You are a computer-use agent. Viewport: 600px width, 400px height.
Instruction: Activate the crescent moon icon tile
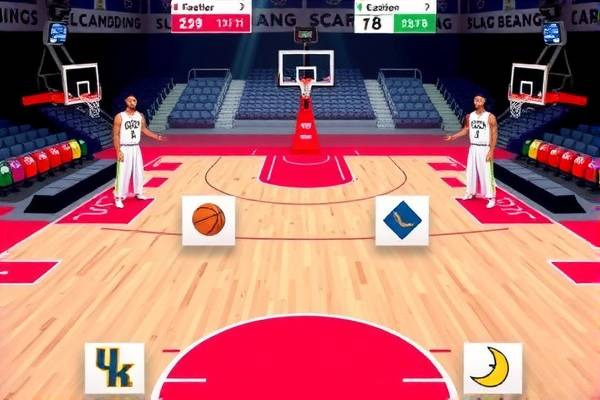coord(492,367)
